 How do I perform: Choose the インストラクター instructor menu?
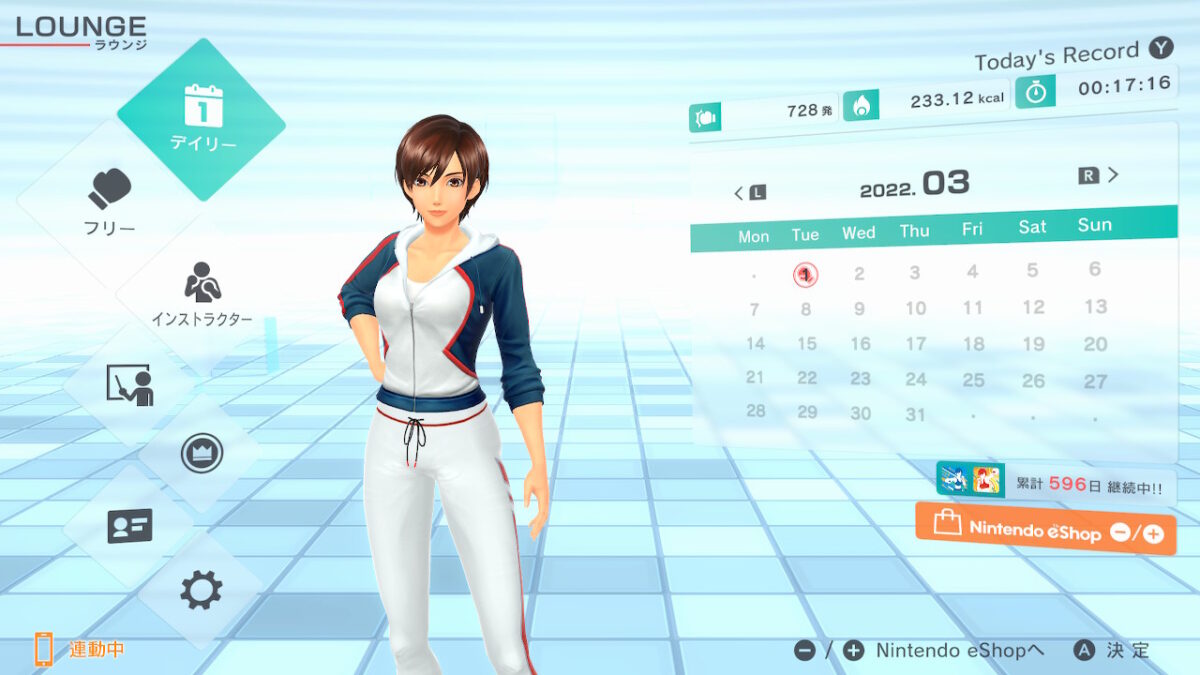tap(202, 297)
